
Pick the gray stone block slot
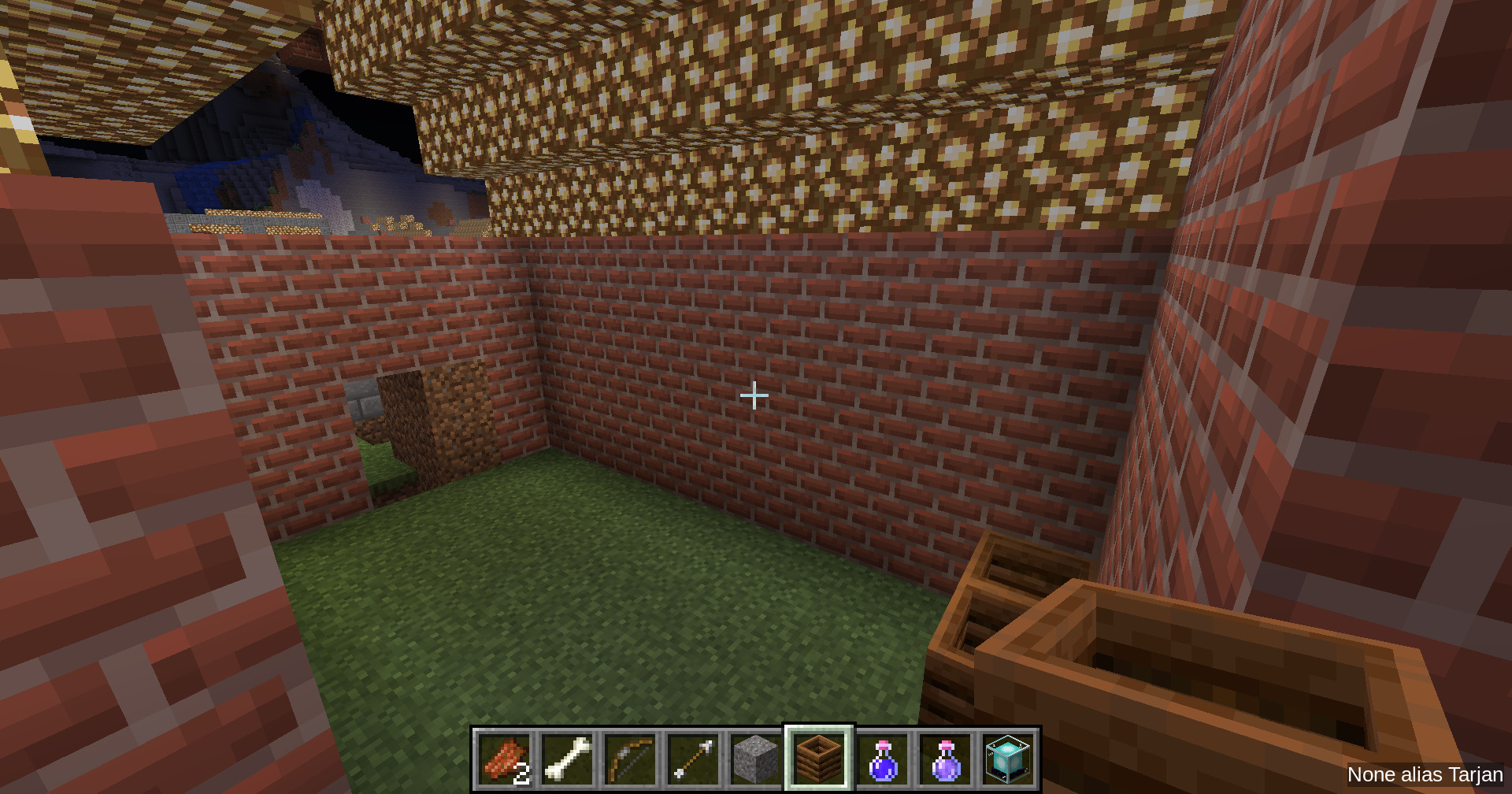756,759
